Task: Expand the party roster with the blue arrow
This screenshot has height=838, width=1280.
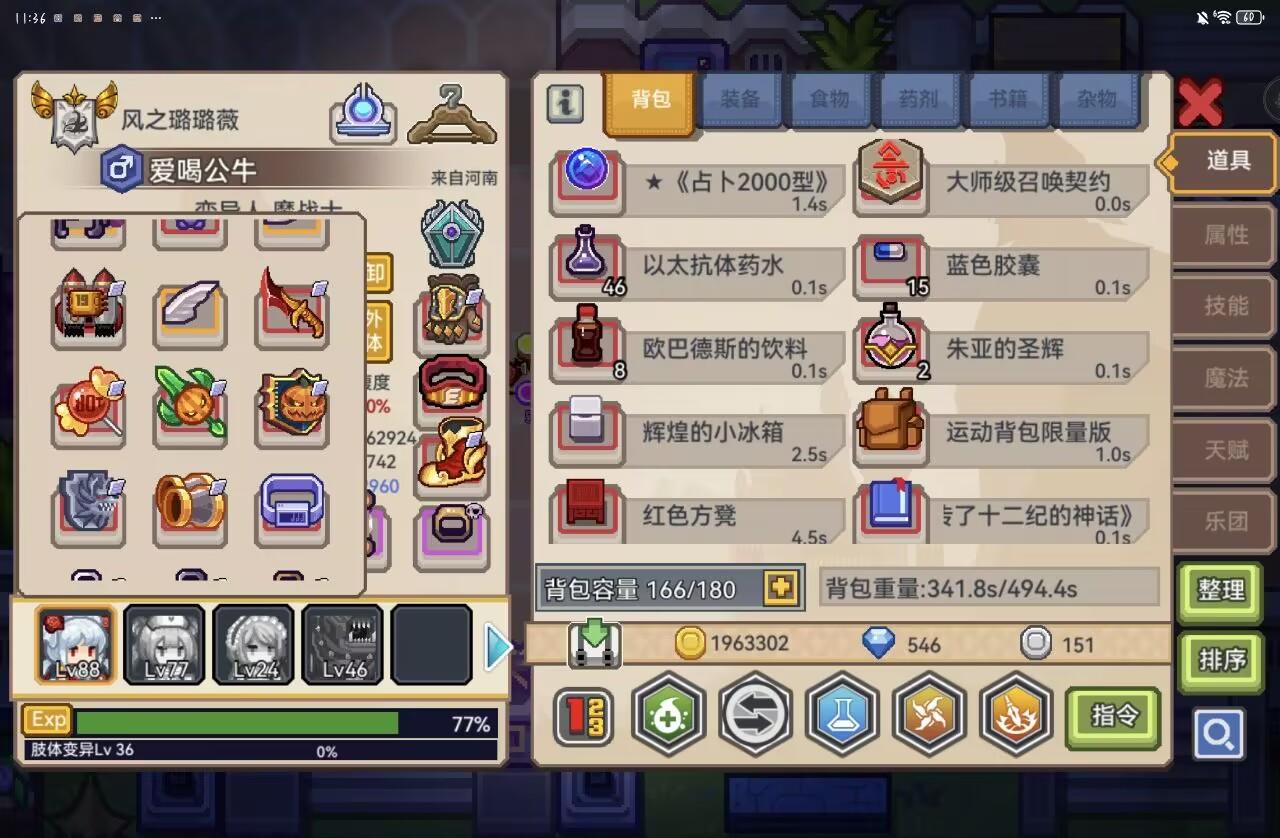Action: coord(497,646)
